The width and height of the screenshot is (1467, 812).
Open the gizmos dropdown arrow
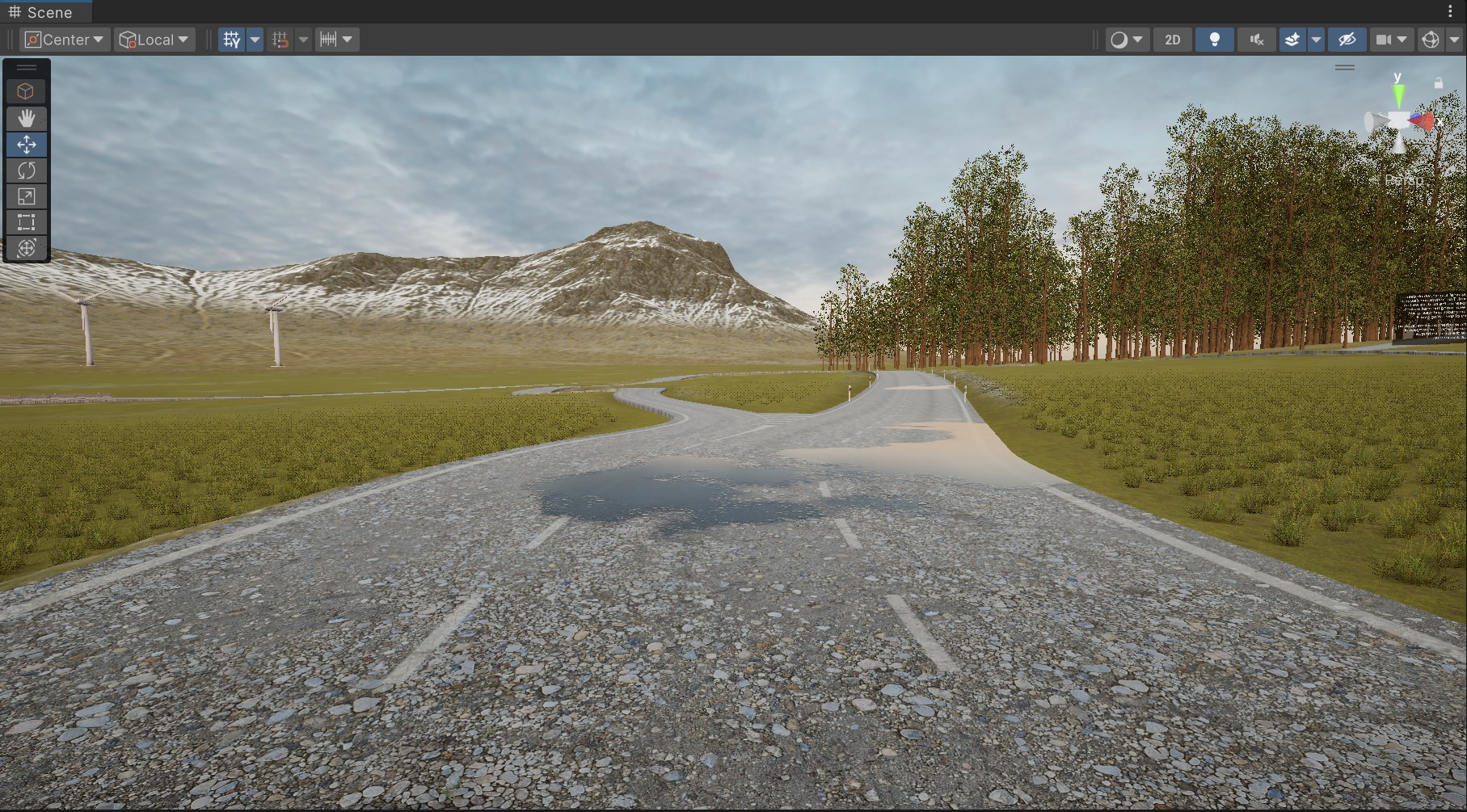click(1452, 39)
